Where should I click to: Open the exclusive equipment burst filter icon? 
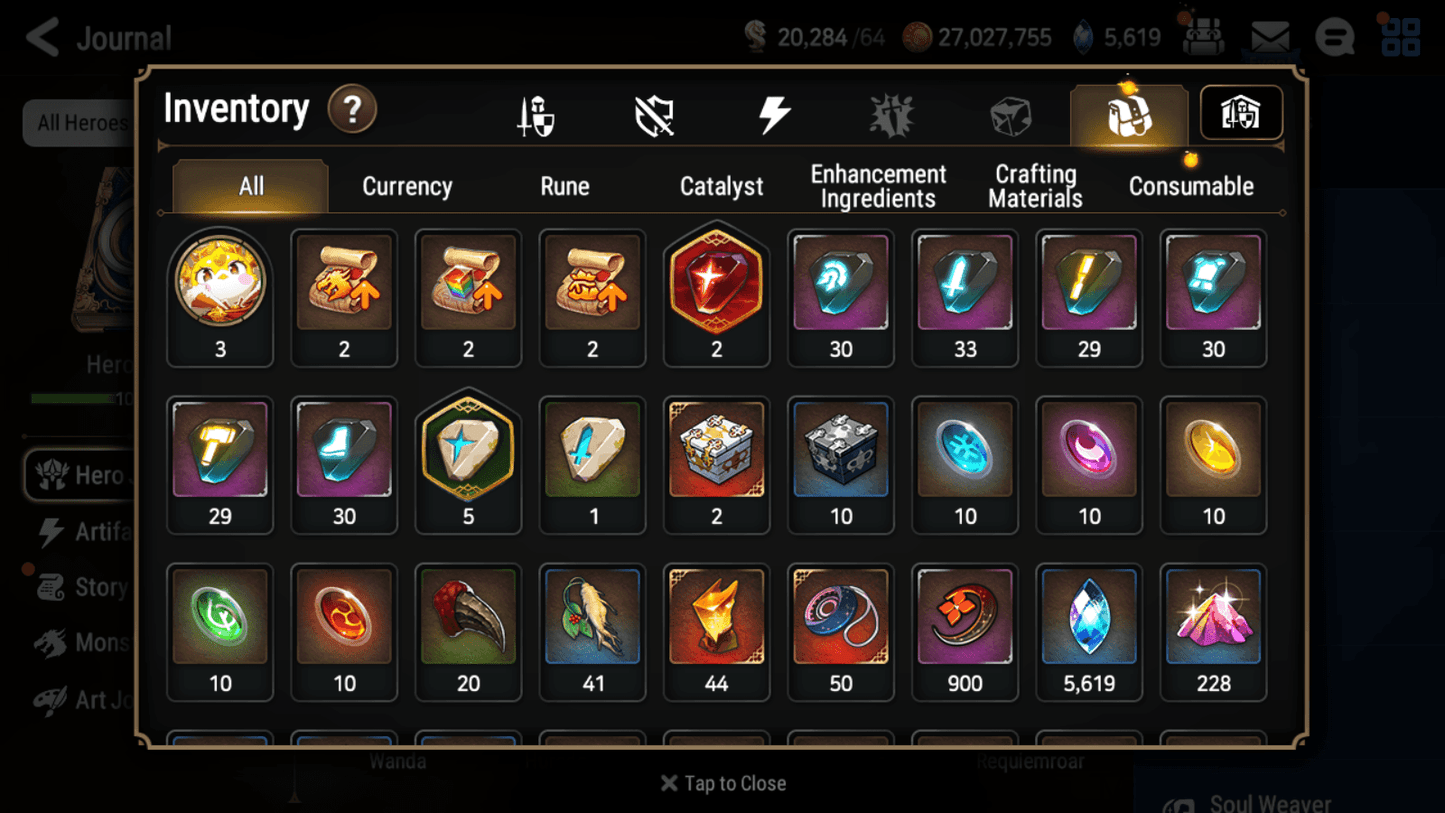point(891,113)
